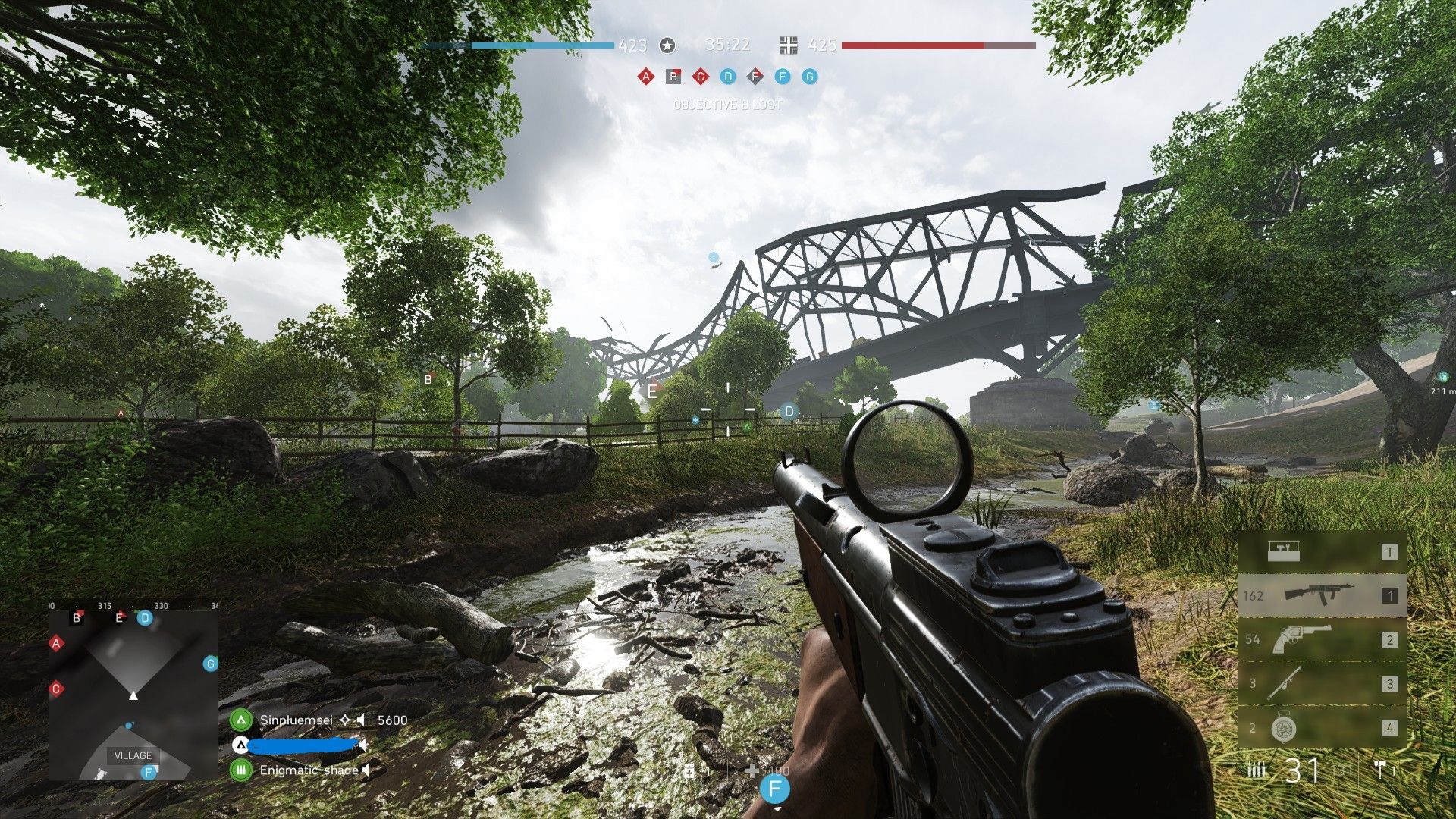Viewport: 1456px width, 819px height.
Task: Equip the revolver sidearm slot
Action: point(1322,639)
